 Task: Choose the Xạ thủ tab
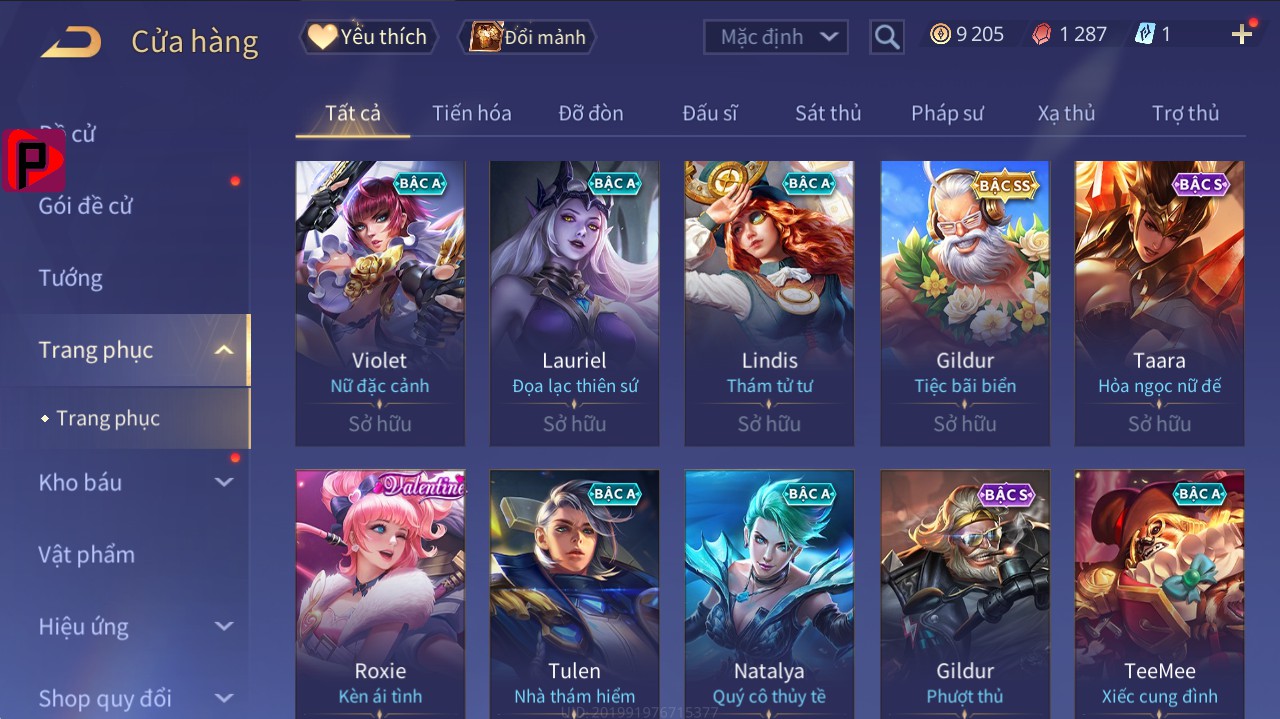[x=1066, y=113]
